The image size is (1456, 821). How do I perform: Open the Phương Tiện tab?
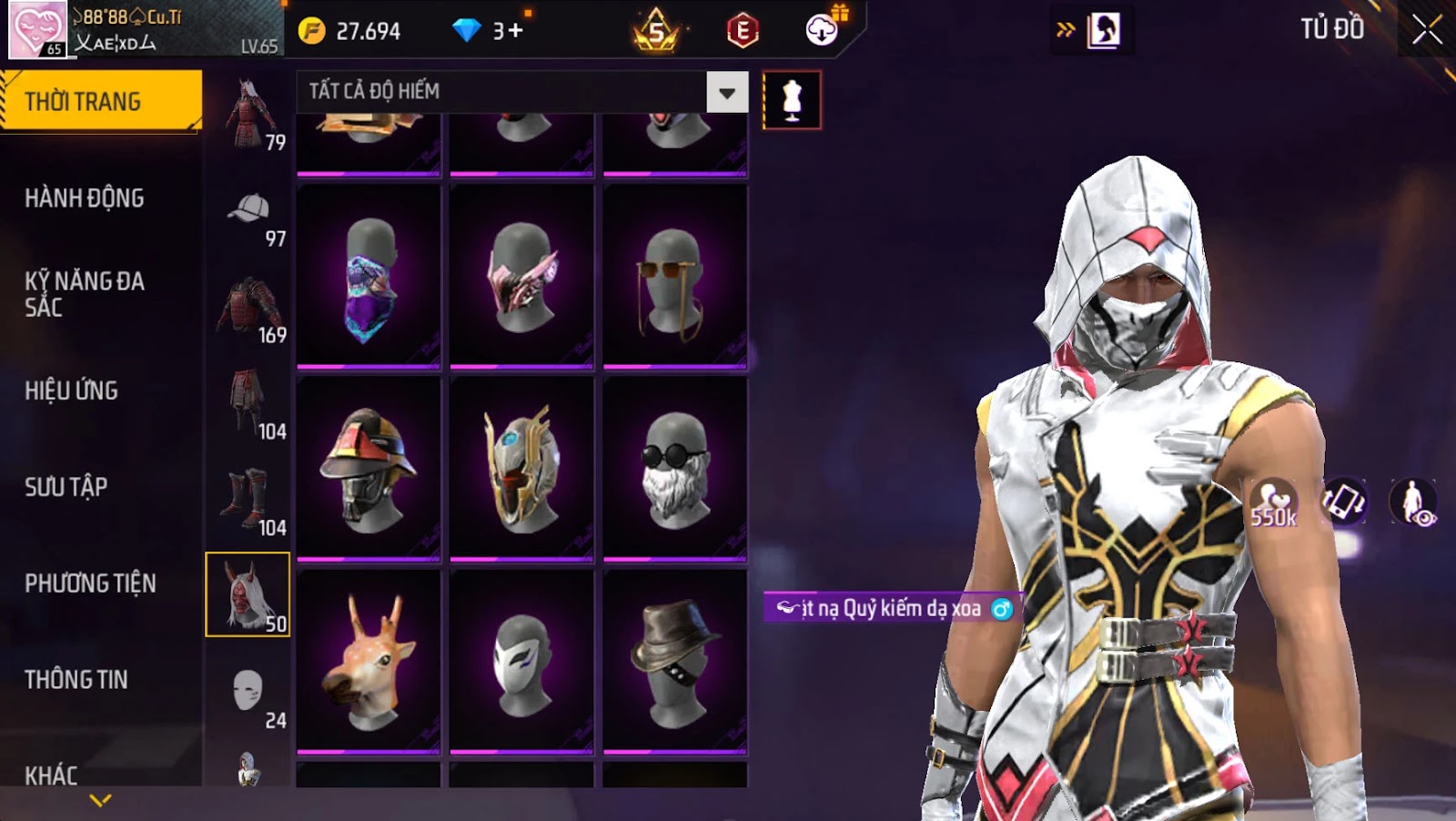pos(90,583)
